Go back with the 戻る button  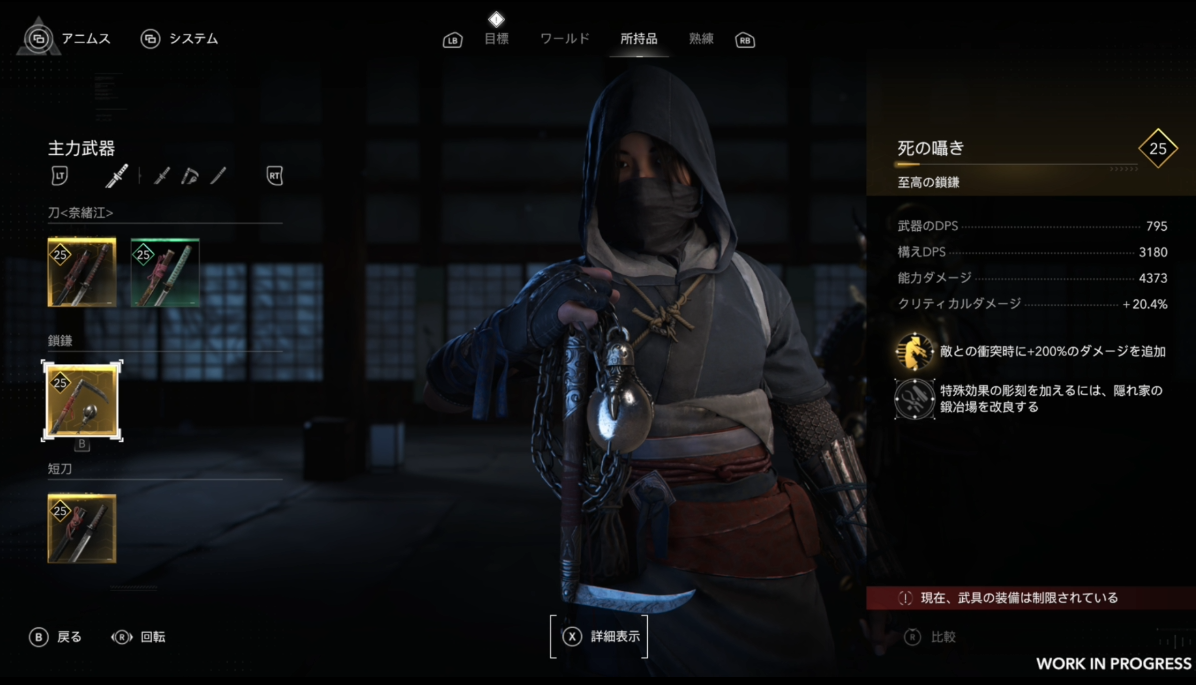(x=56, y=637)
